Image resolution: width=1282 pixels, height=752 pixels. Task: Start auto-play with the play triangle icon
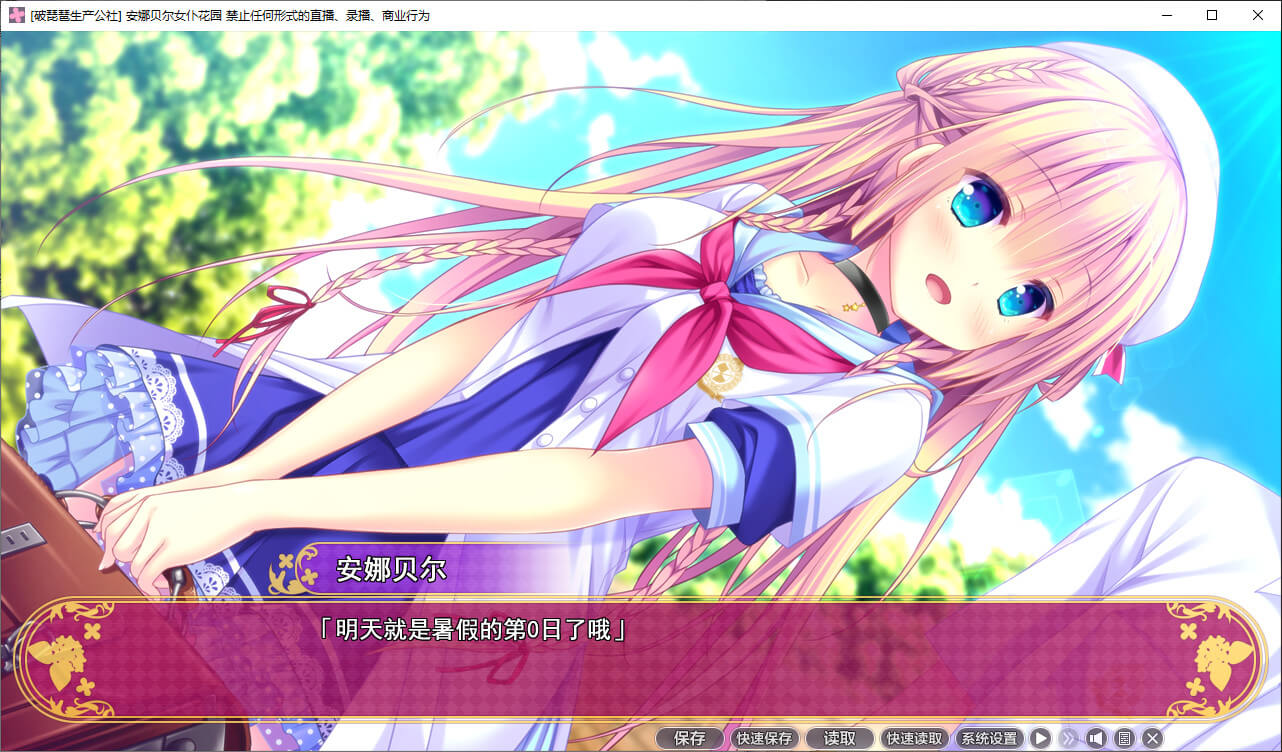1041,738
